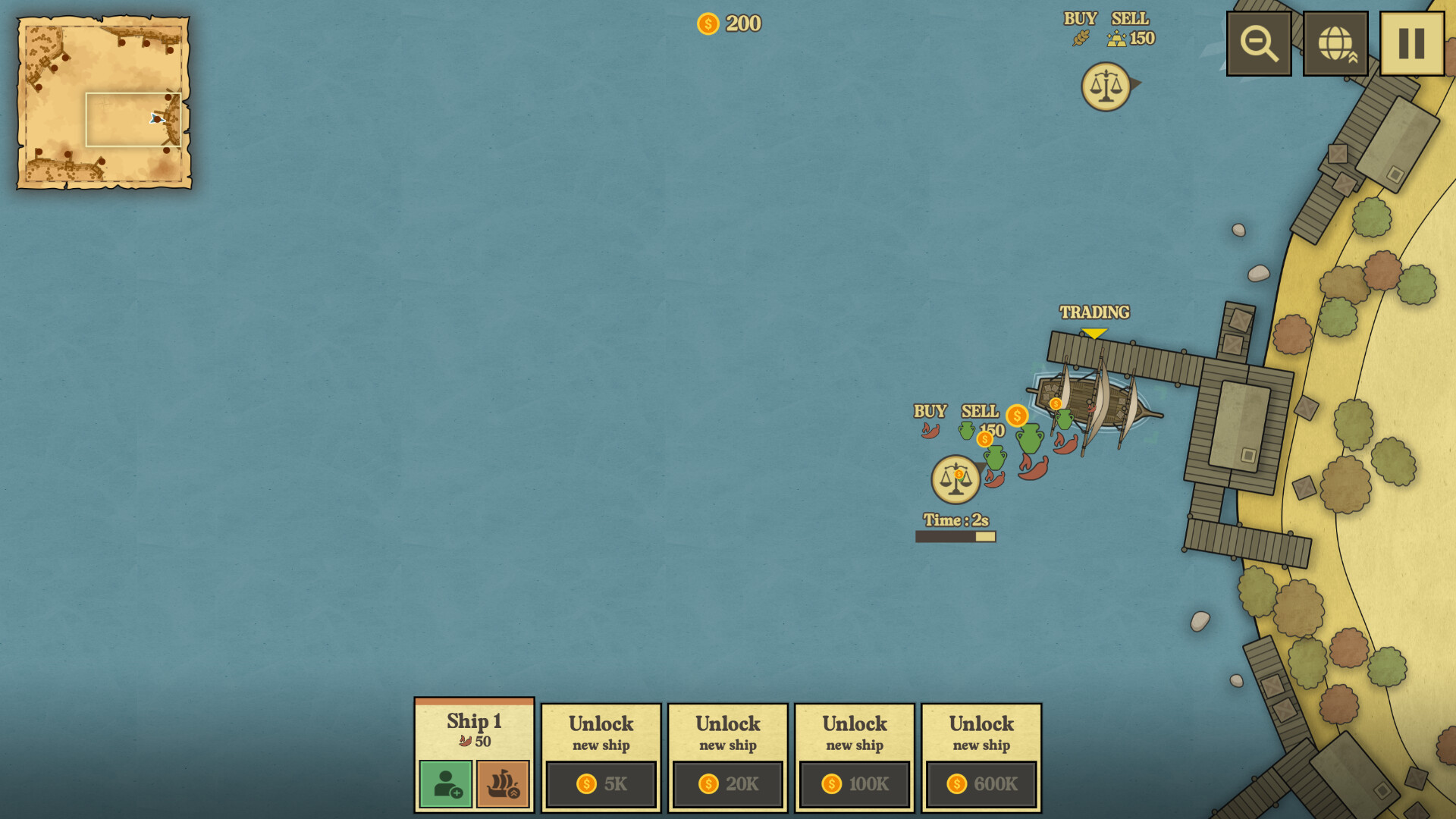The width and height of the screenshot is (1456, 819).
Task: Select the add crew member icon
Action: 444,784
